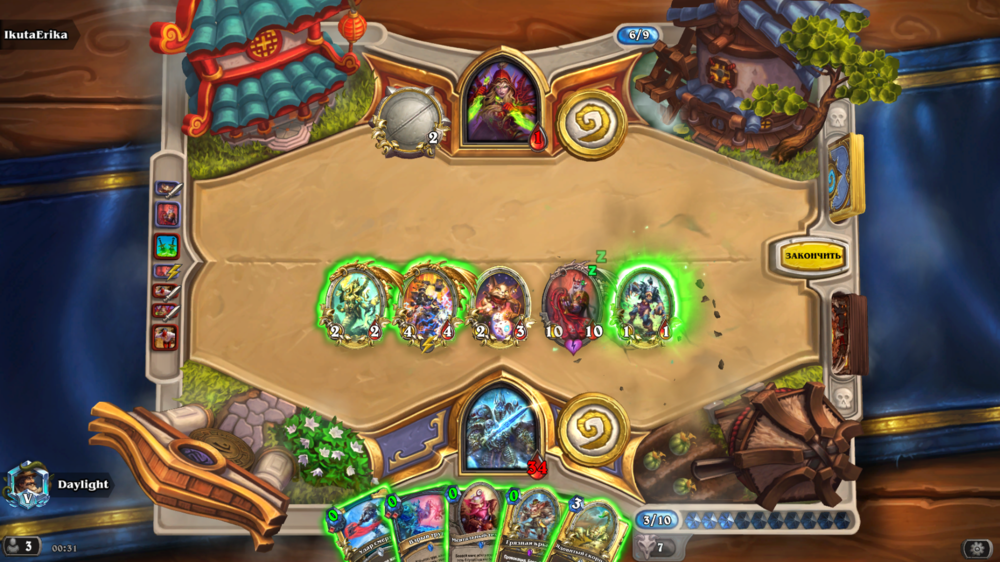Click your coin-shaped hero power
The height and width of the screenshot is (562, 1000).
tap(592, 428)
